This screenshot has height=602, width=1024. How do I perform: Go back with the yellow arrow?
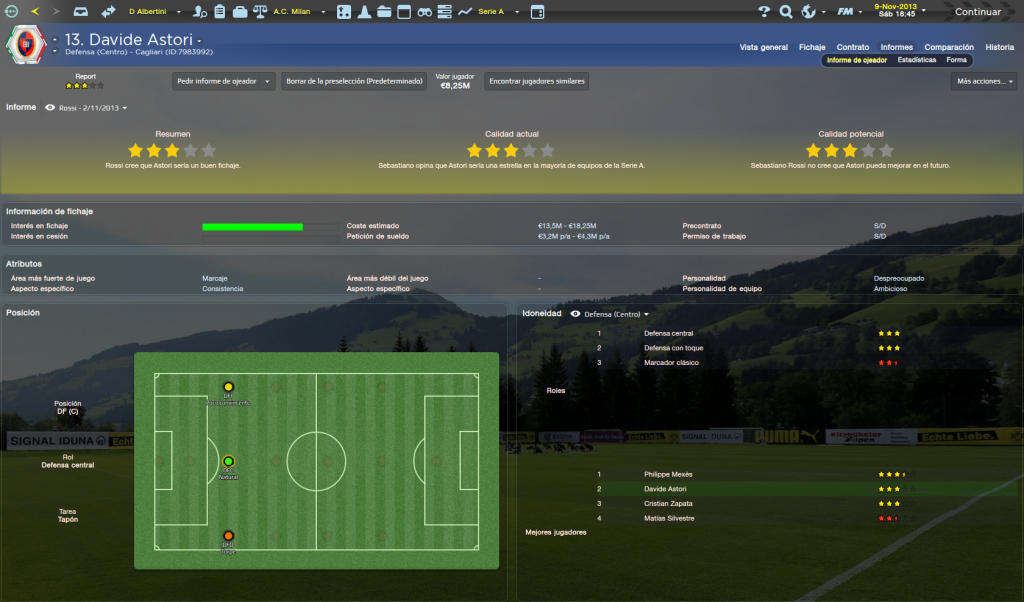36,12
